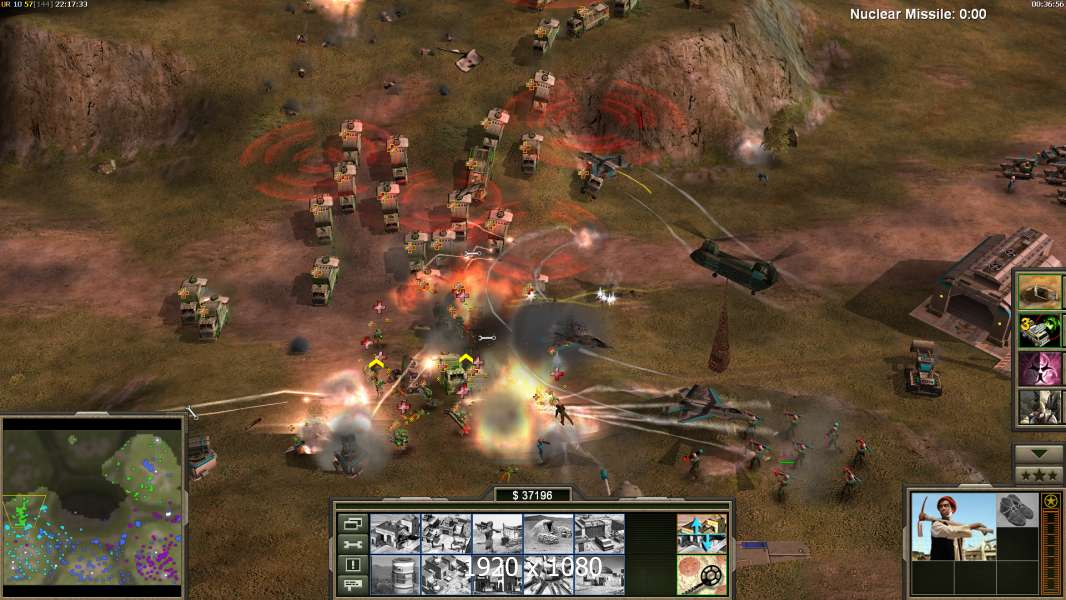
Task: Select the demo trap barrel build icon
Action: click(x=395, y=574)
